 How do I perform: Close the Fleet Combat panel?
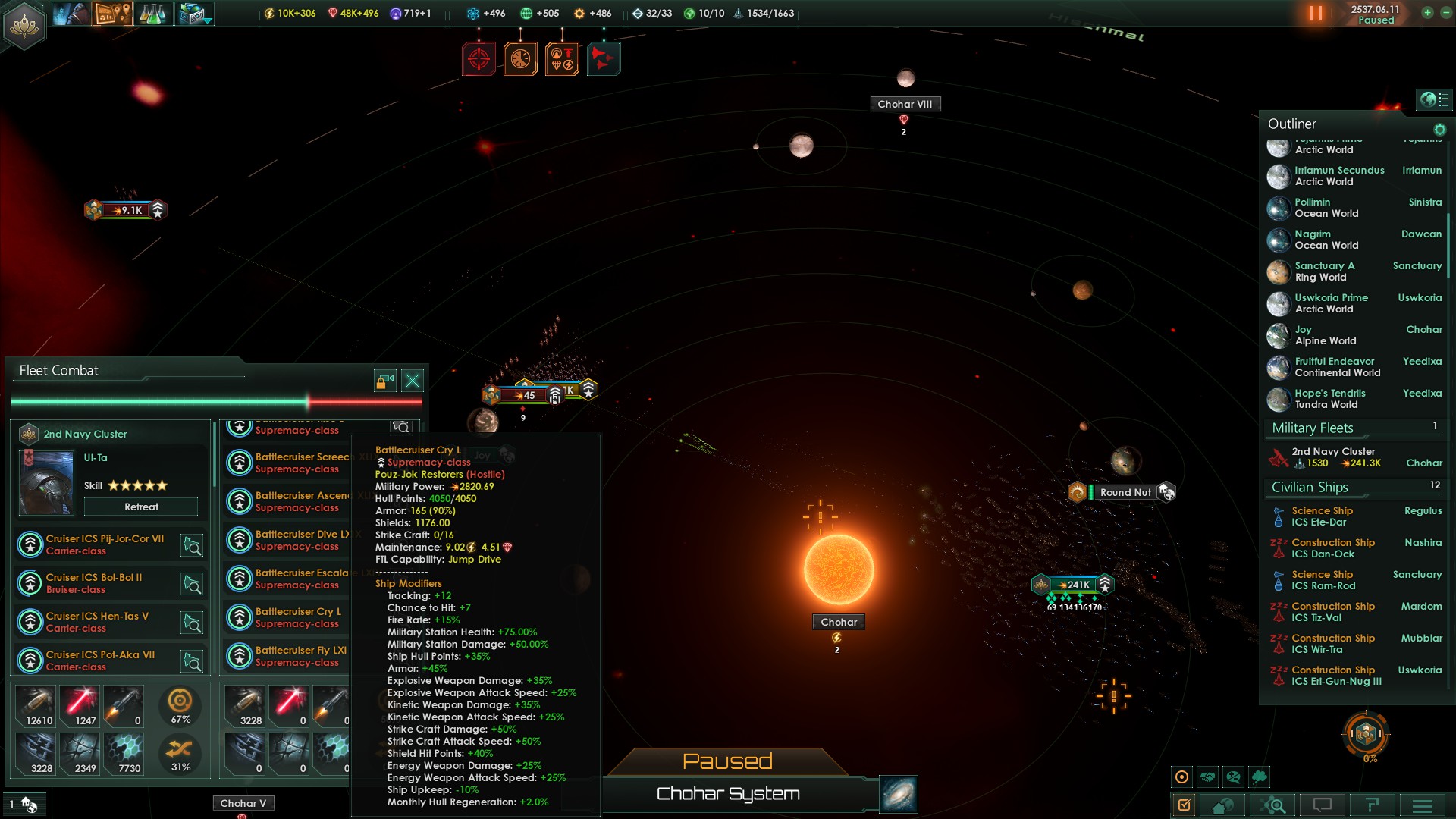pyautogui.click(x=413, y=381)
